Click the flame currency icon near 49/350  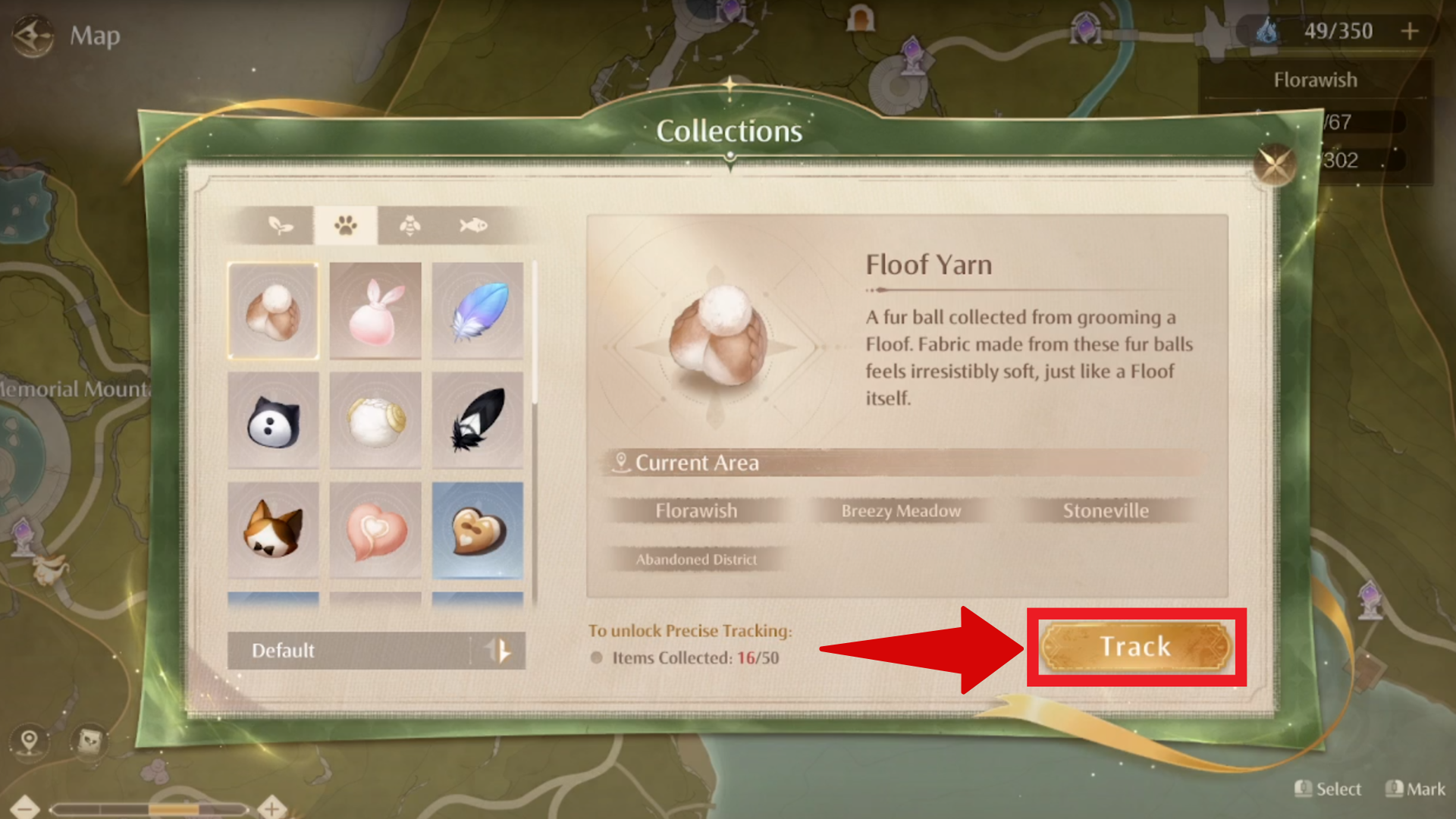[x=1268, y=30]
